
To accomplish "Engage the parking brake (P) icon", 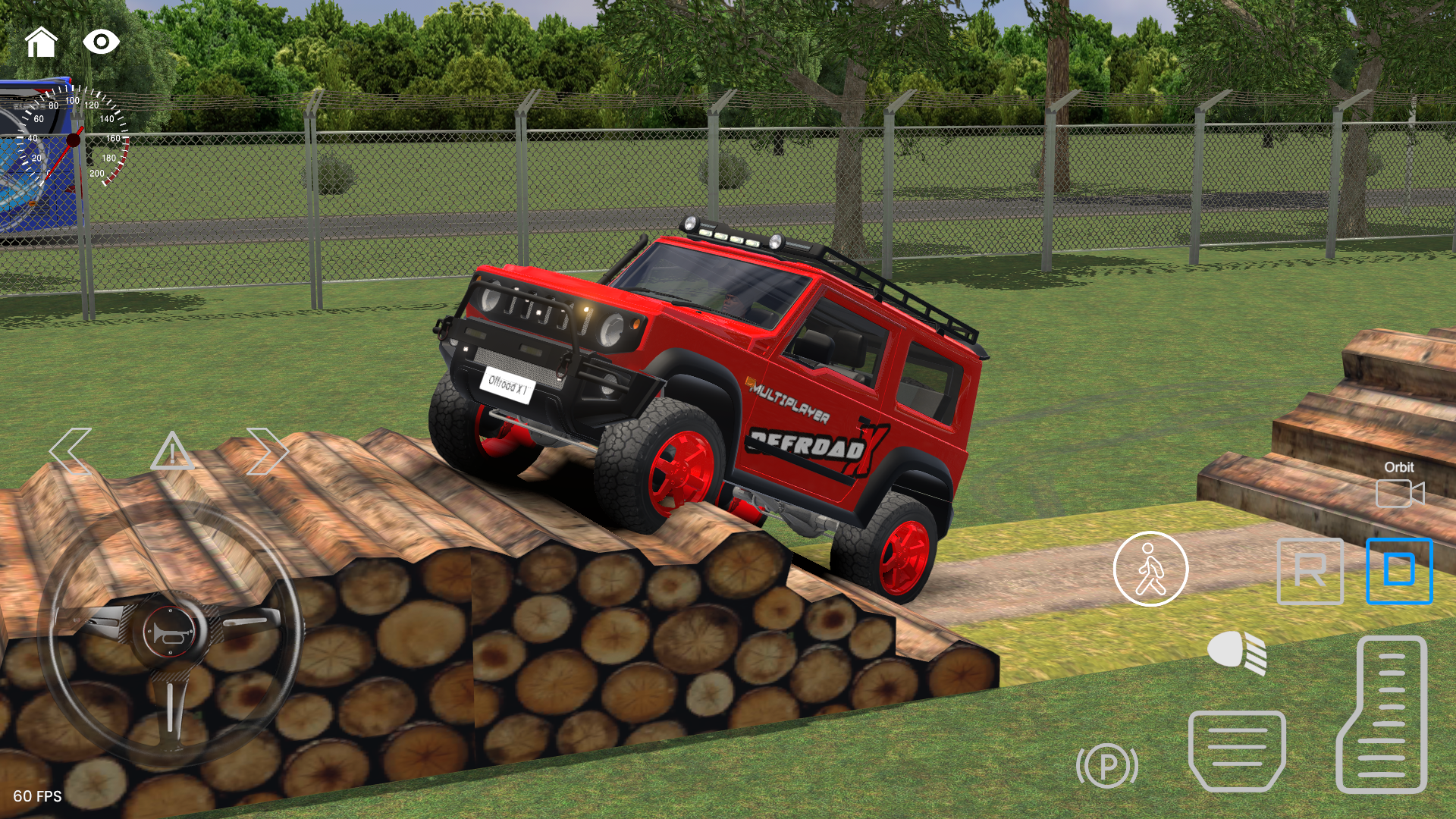I will tap(1108, 766).
